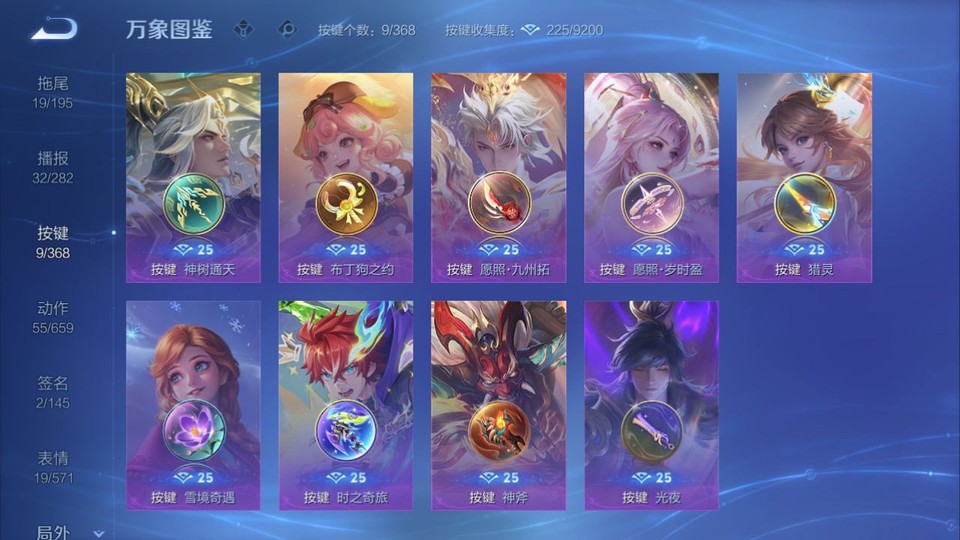960x540 pixels.
Task: Choose the 猎灵 key skin card
Action: coord(804,177)
